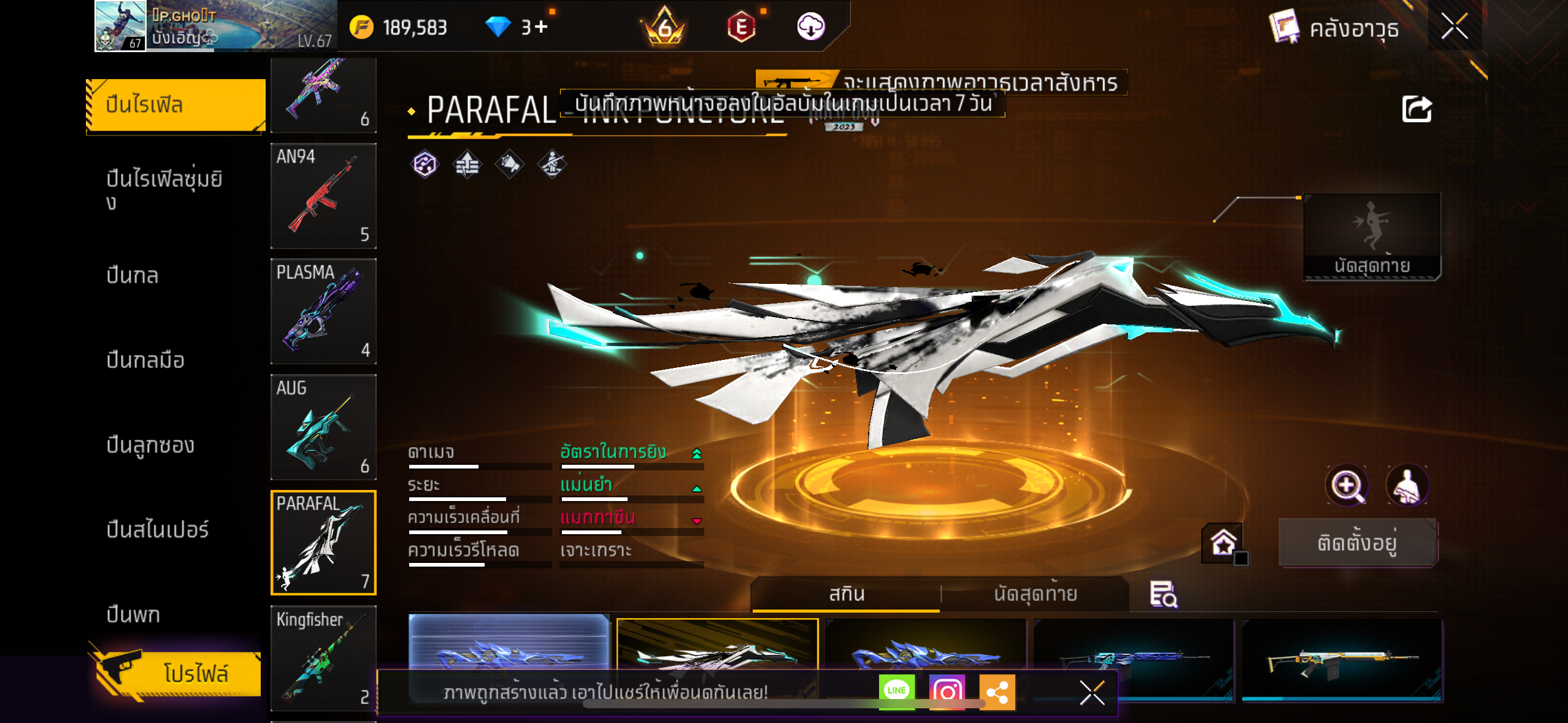Switch to the นัดสุดท้าย tab
Image resolution: width=1568 pixels, height=723 pixels.
point(1036,594)
